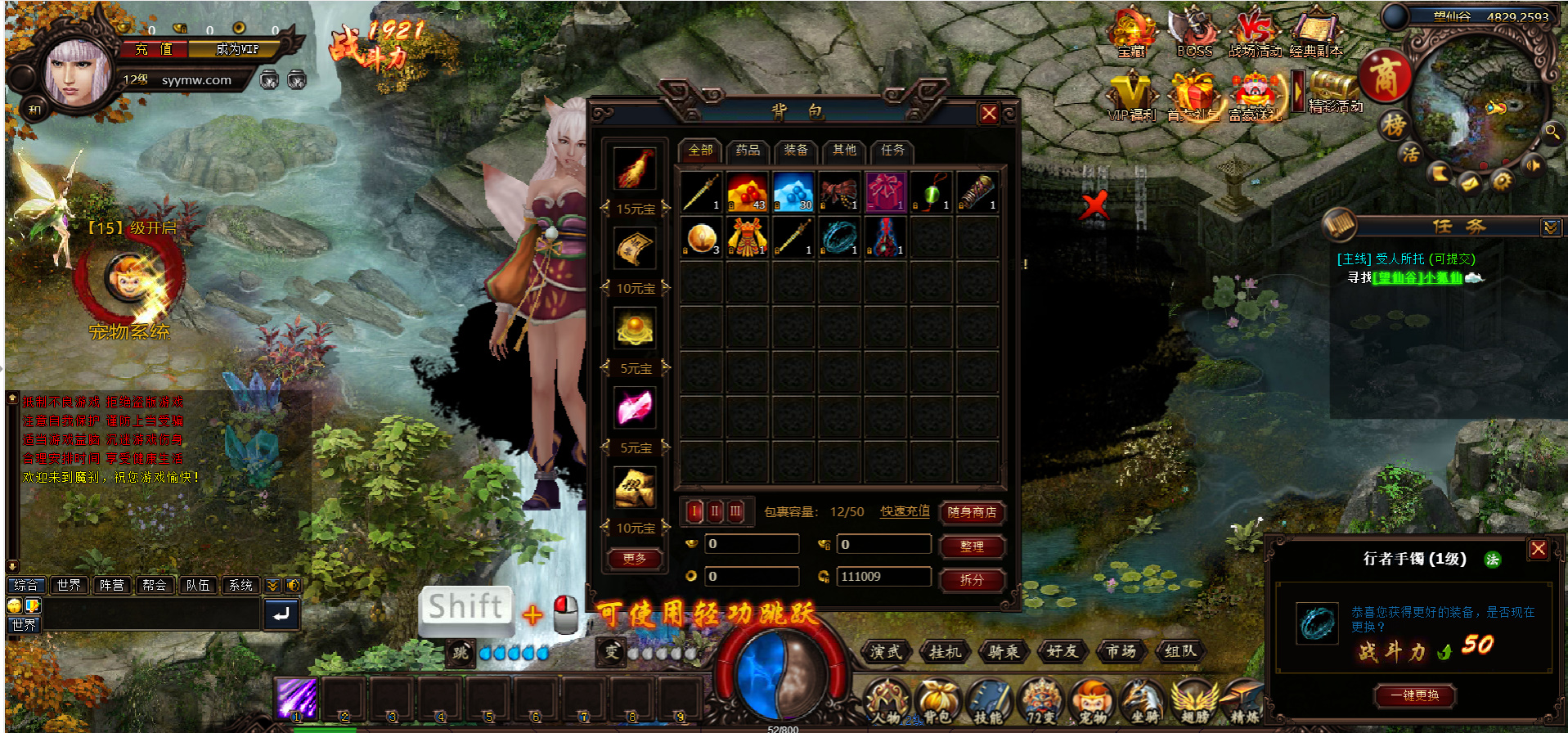Close the 行者手镯 equipment popup
This screenshot has height=733, width=1568.
coord(1538,549)
